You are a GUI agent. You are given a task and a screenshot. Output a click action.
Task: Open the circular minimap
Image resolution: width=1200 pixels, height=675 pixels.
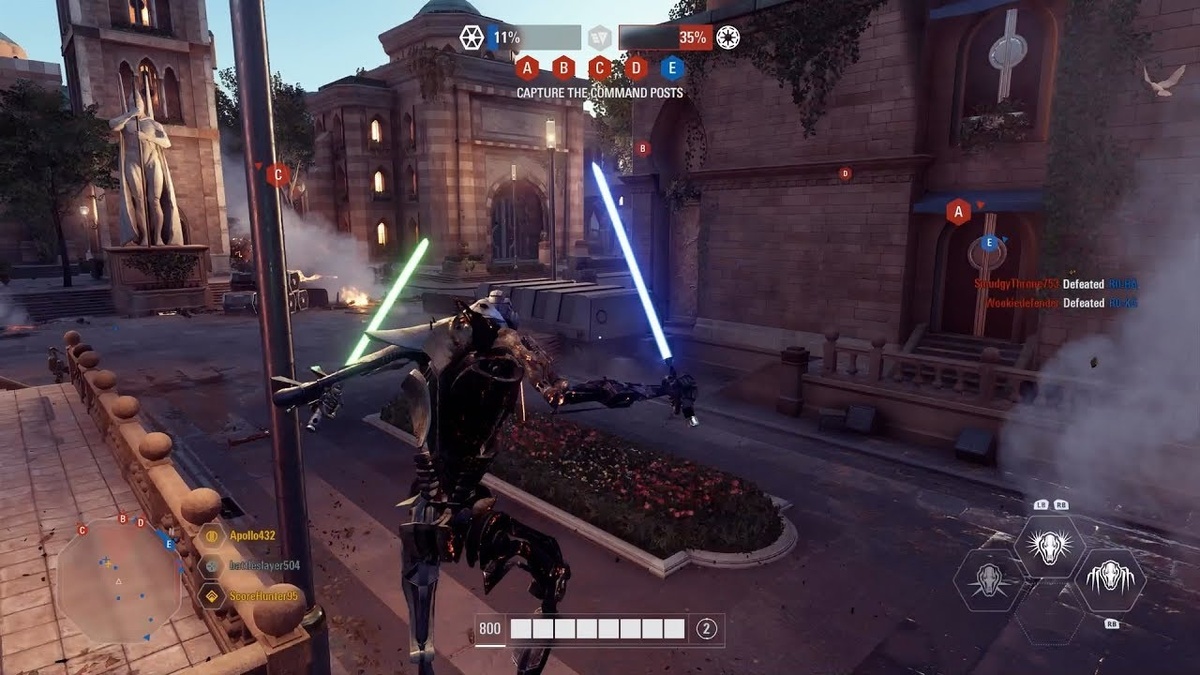pos(118,580)
